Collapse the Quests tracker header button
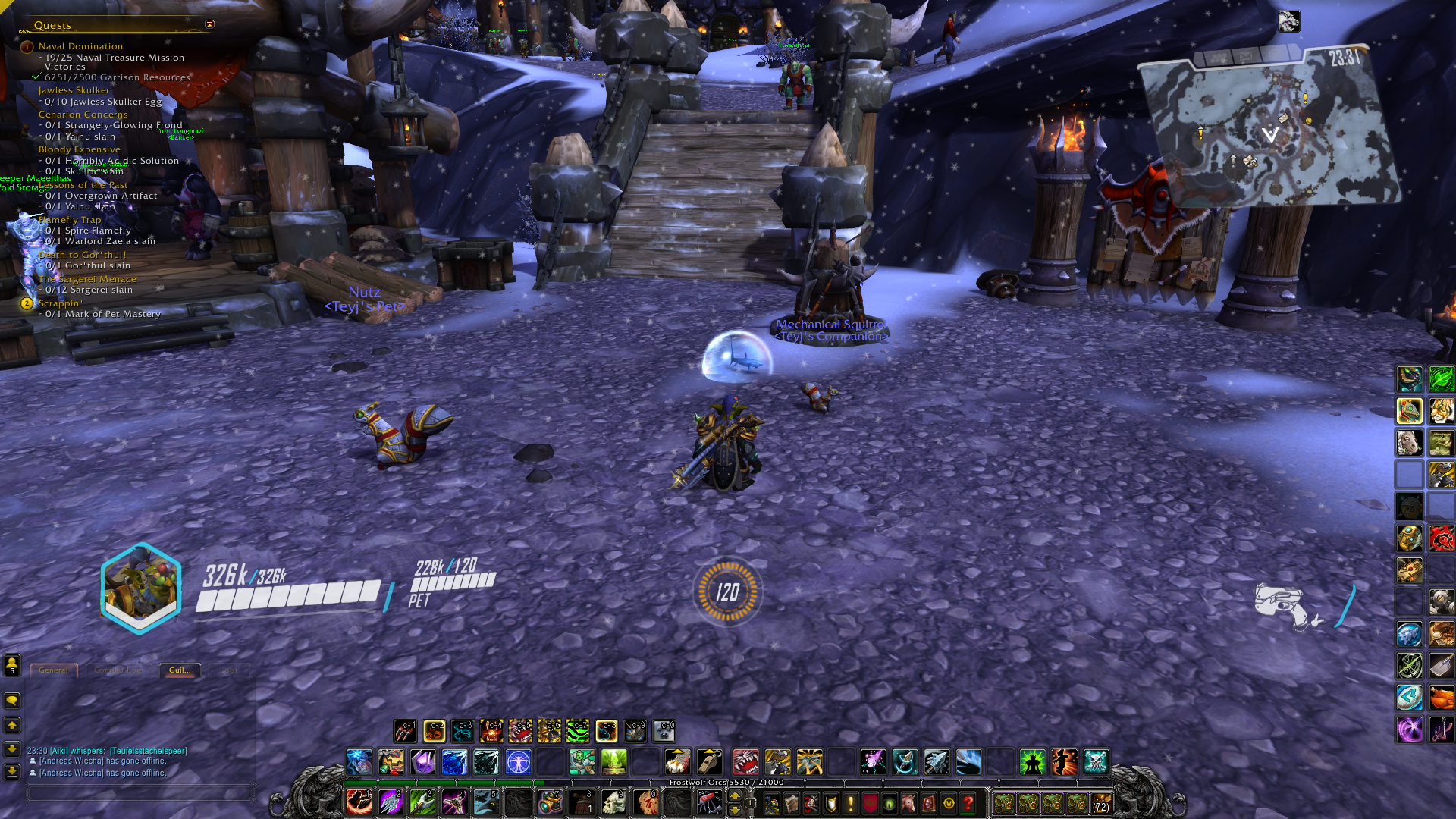 [x=210, y=24]
